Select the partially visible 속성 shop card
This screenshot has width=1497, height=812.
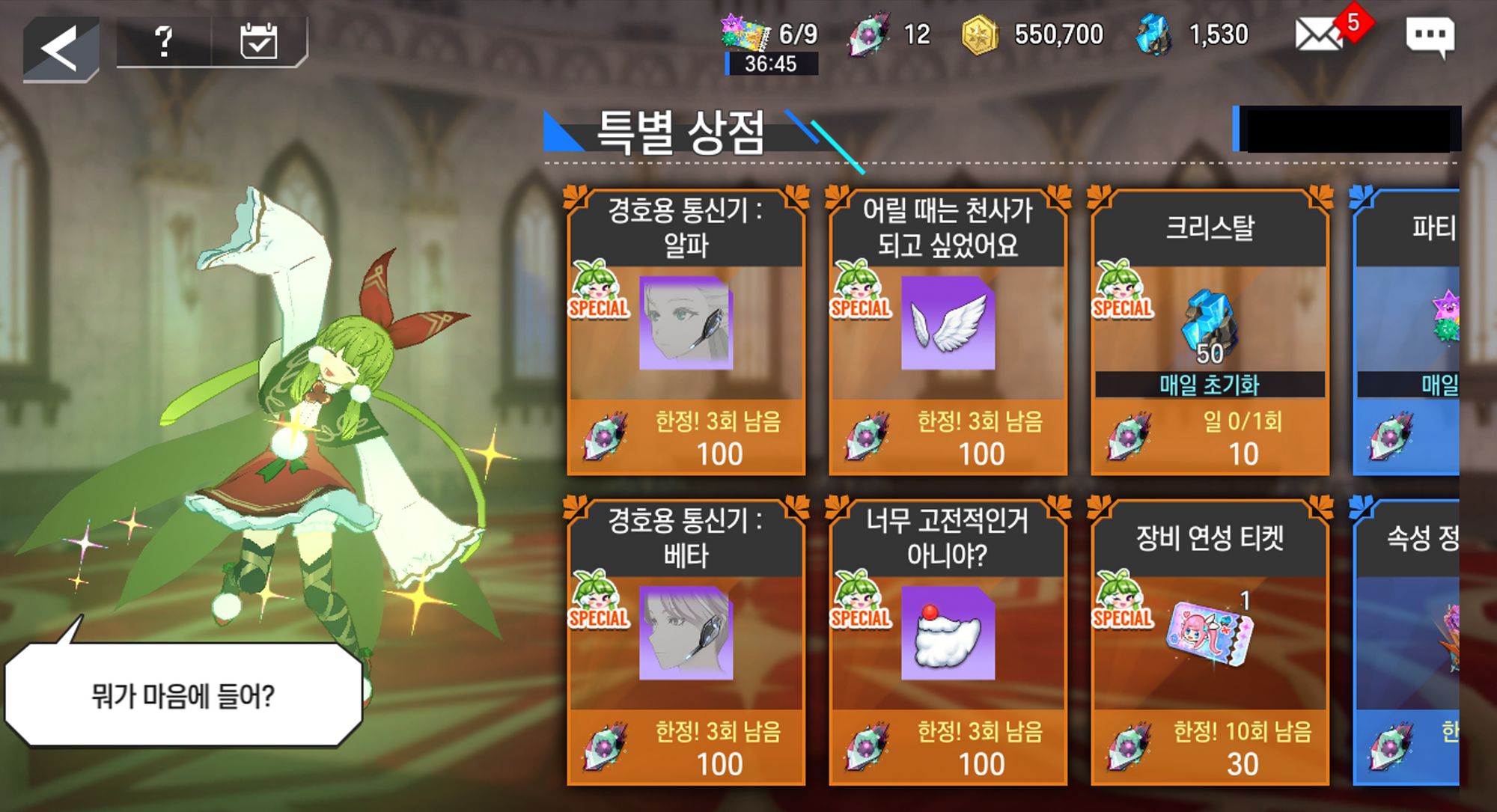click(x=1407, y=641)
